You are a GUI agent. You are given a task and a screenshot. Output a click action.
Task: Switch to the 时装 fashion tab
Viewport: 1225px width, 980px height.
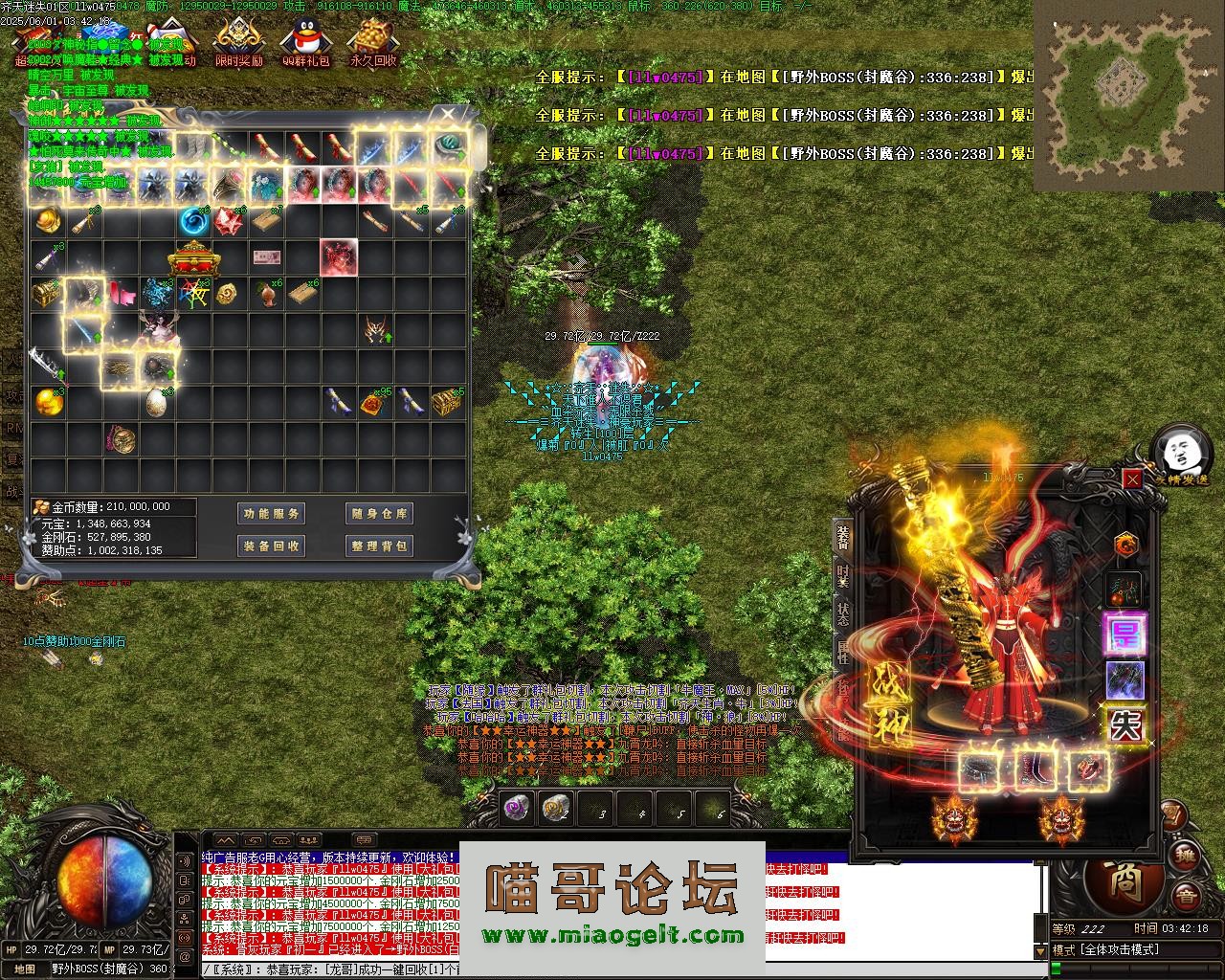tap(843, 575)
